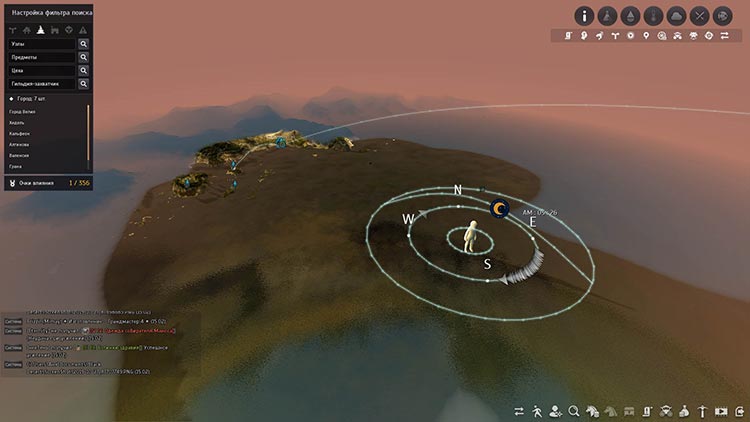
Task: Select the pagoda tab in the filter panel
Action: pyautogui.click(x=41, y=30)
